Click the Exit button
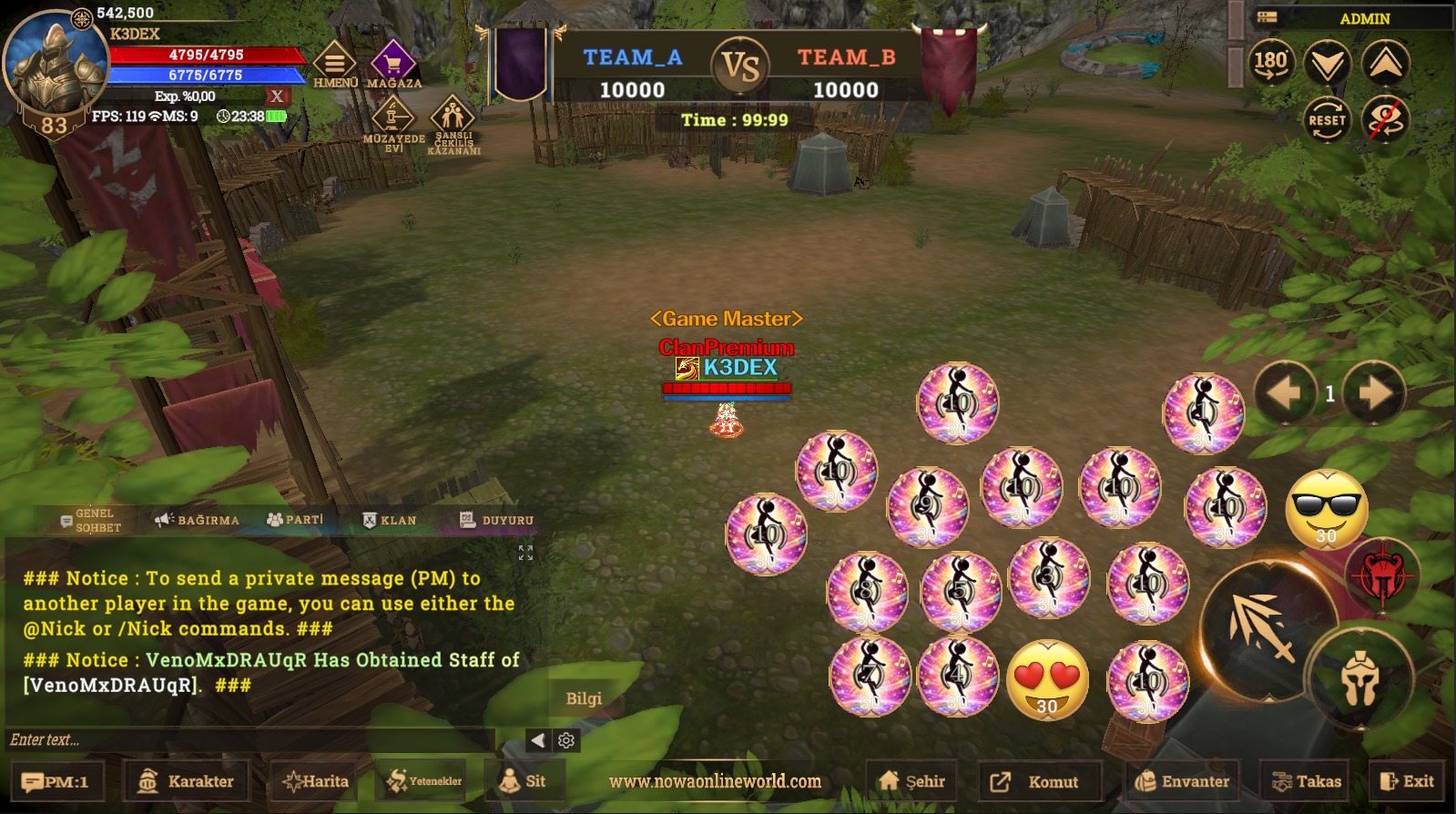 click(x=1407, y=781)
